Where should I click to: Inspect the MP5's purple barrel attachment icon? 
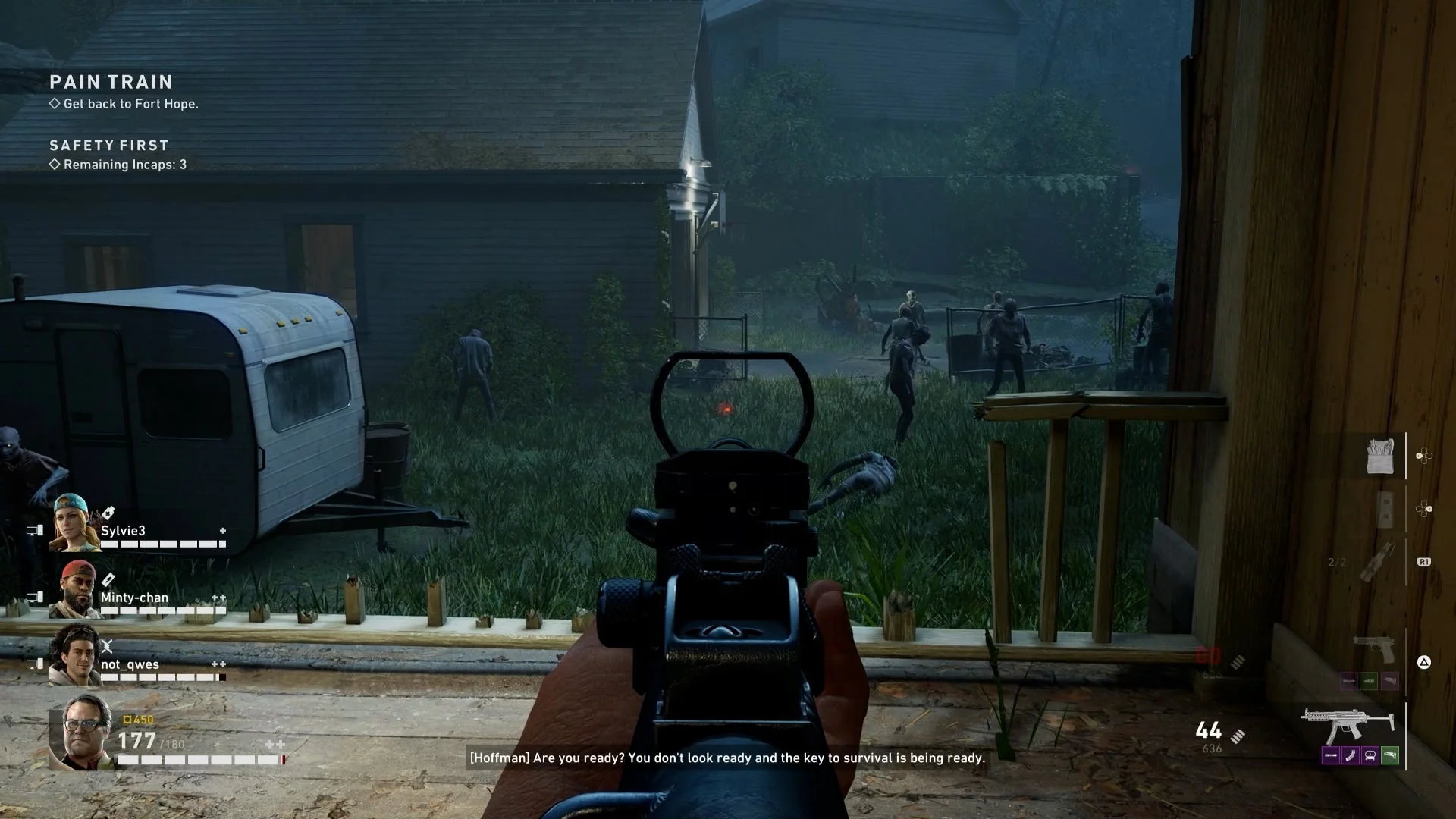tap(1331, 756)
